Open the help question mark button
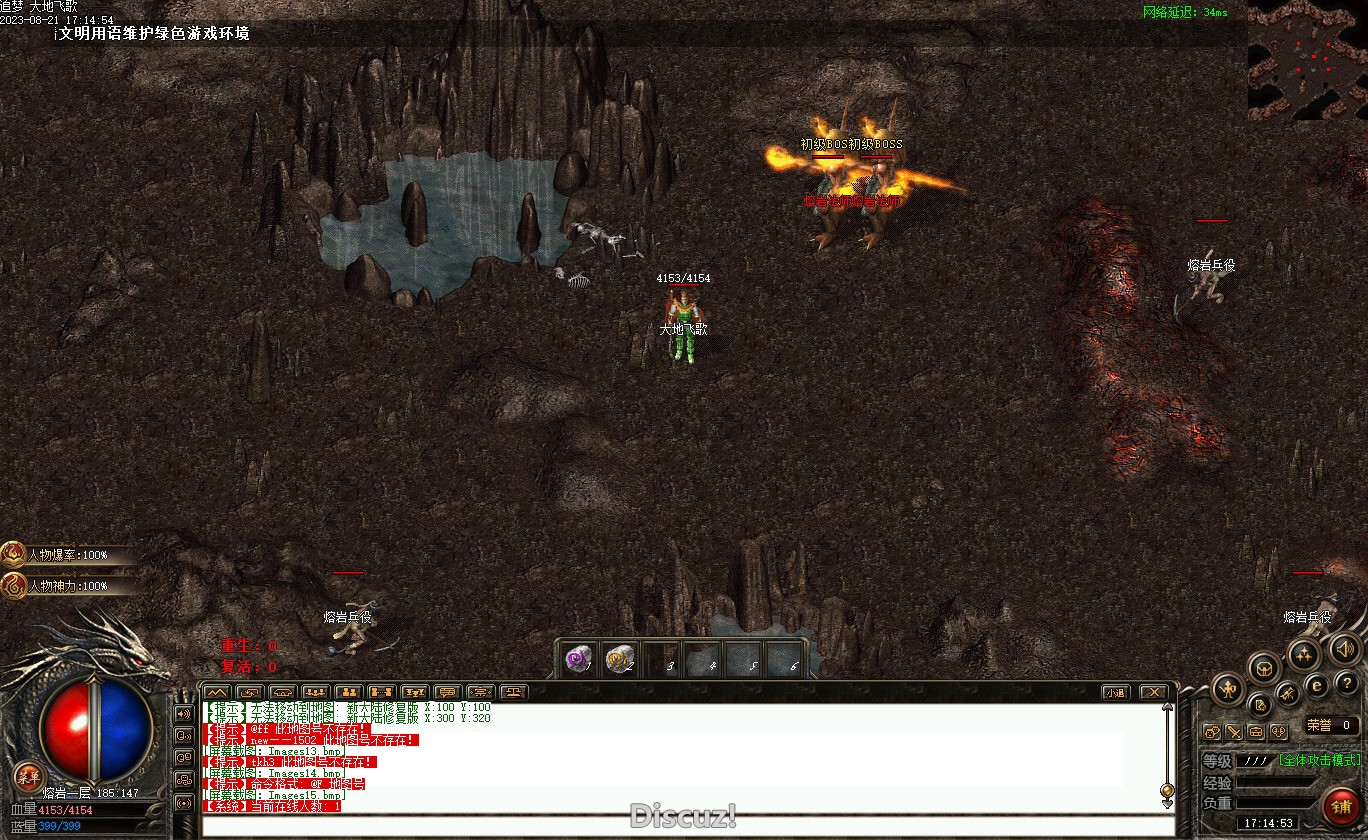This screenshot has height=840, width=1368. [x=1347, y=685]
